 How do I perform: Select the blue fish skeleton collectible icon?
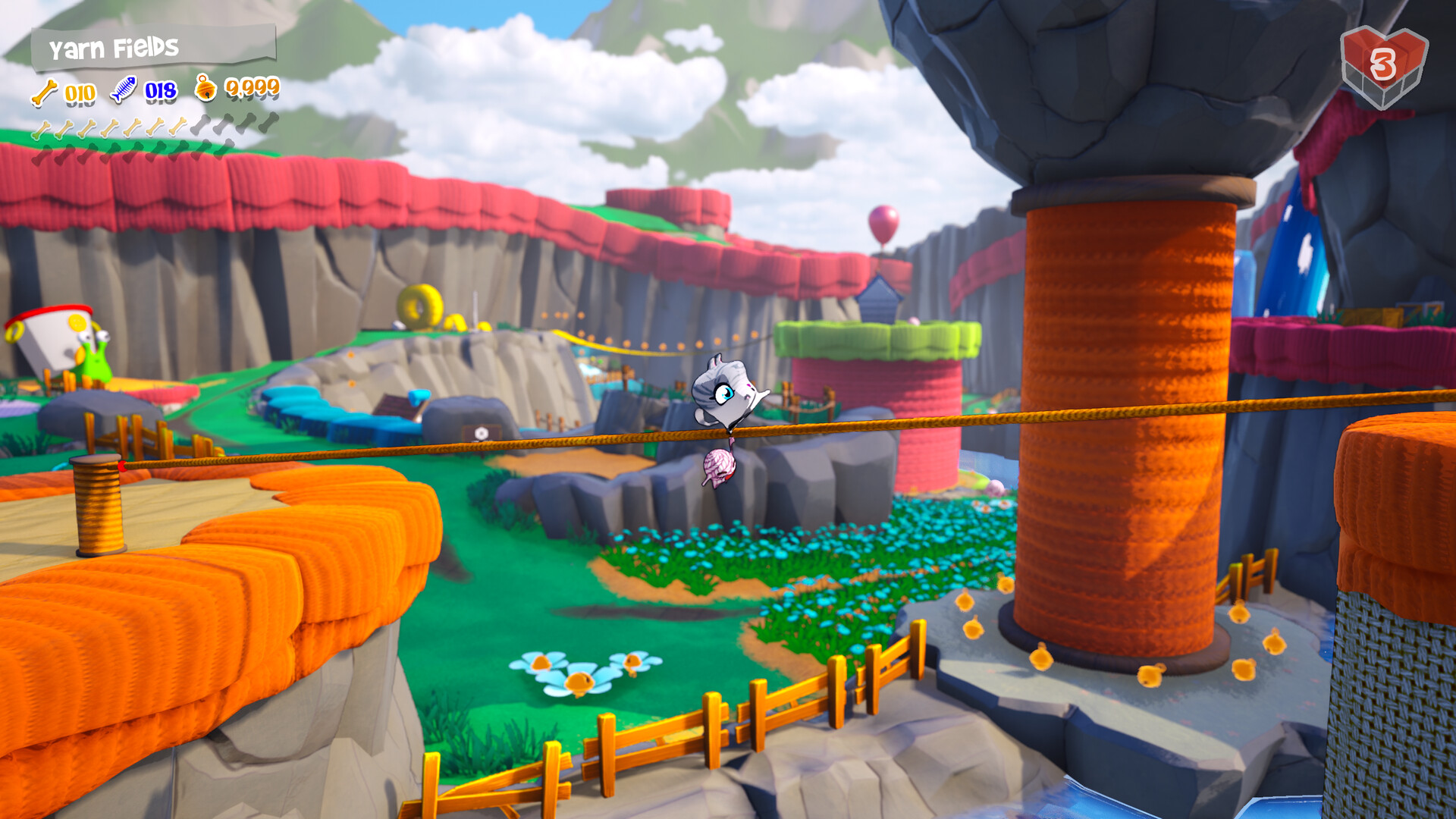[x=124, y=89]
